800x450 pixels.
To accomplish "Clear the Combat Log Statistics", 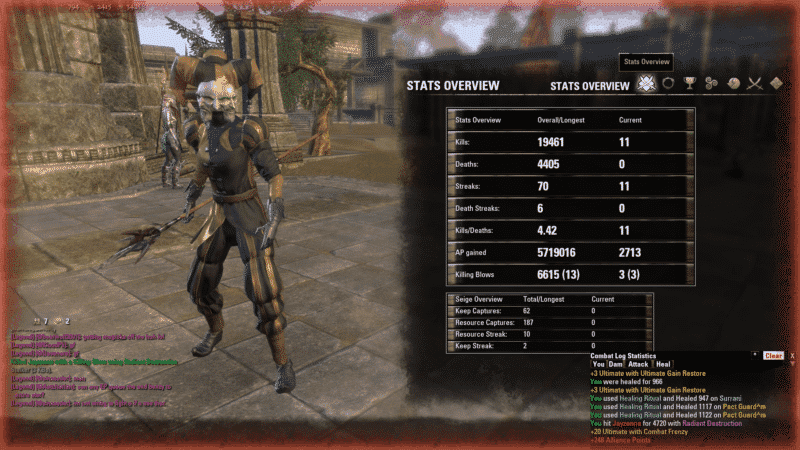I will tap(773, 355).
